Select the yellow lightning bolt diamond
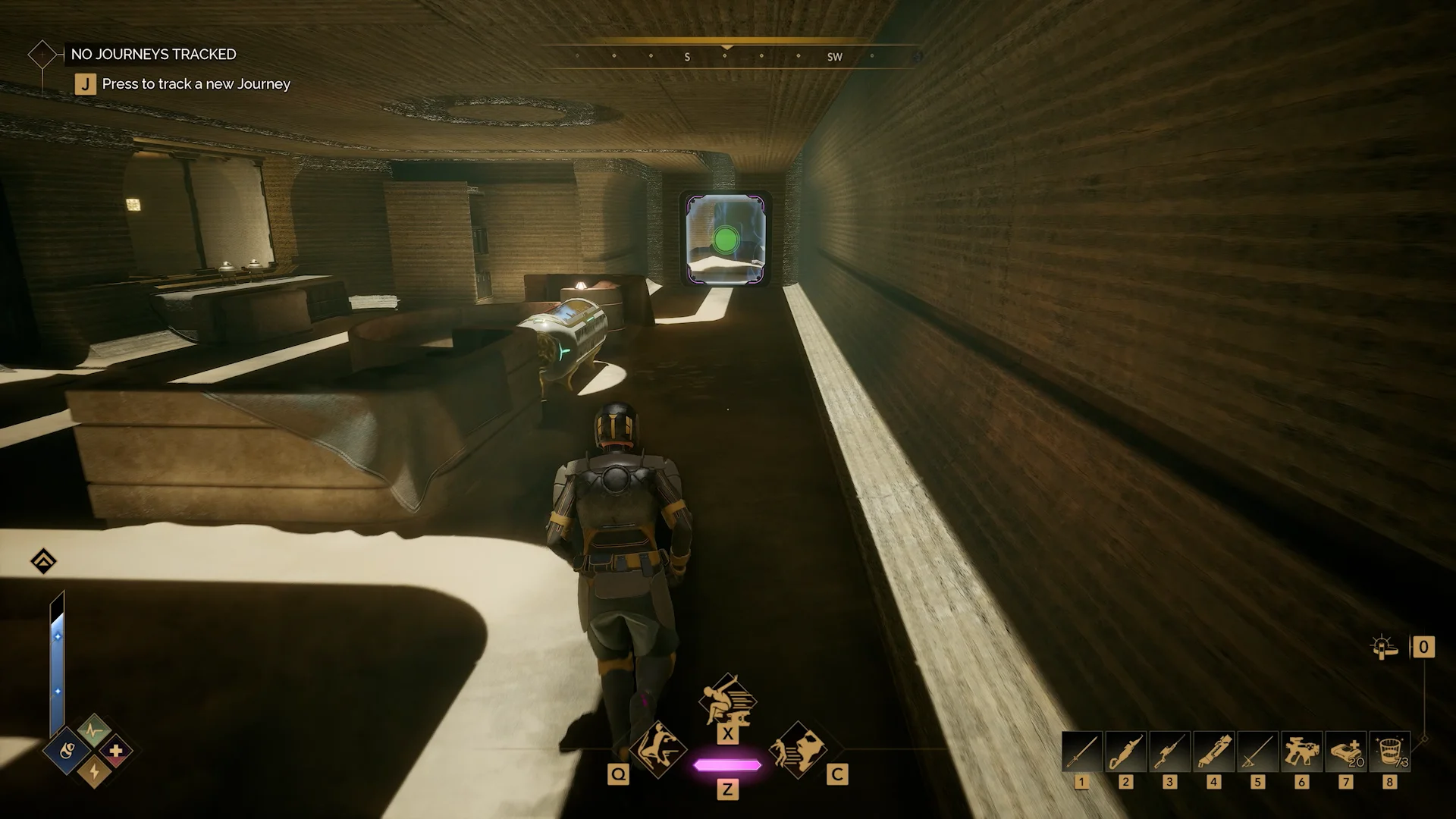This screenshot has height=819, width=1456. click(94, 771)
